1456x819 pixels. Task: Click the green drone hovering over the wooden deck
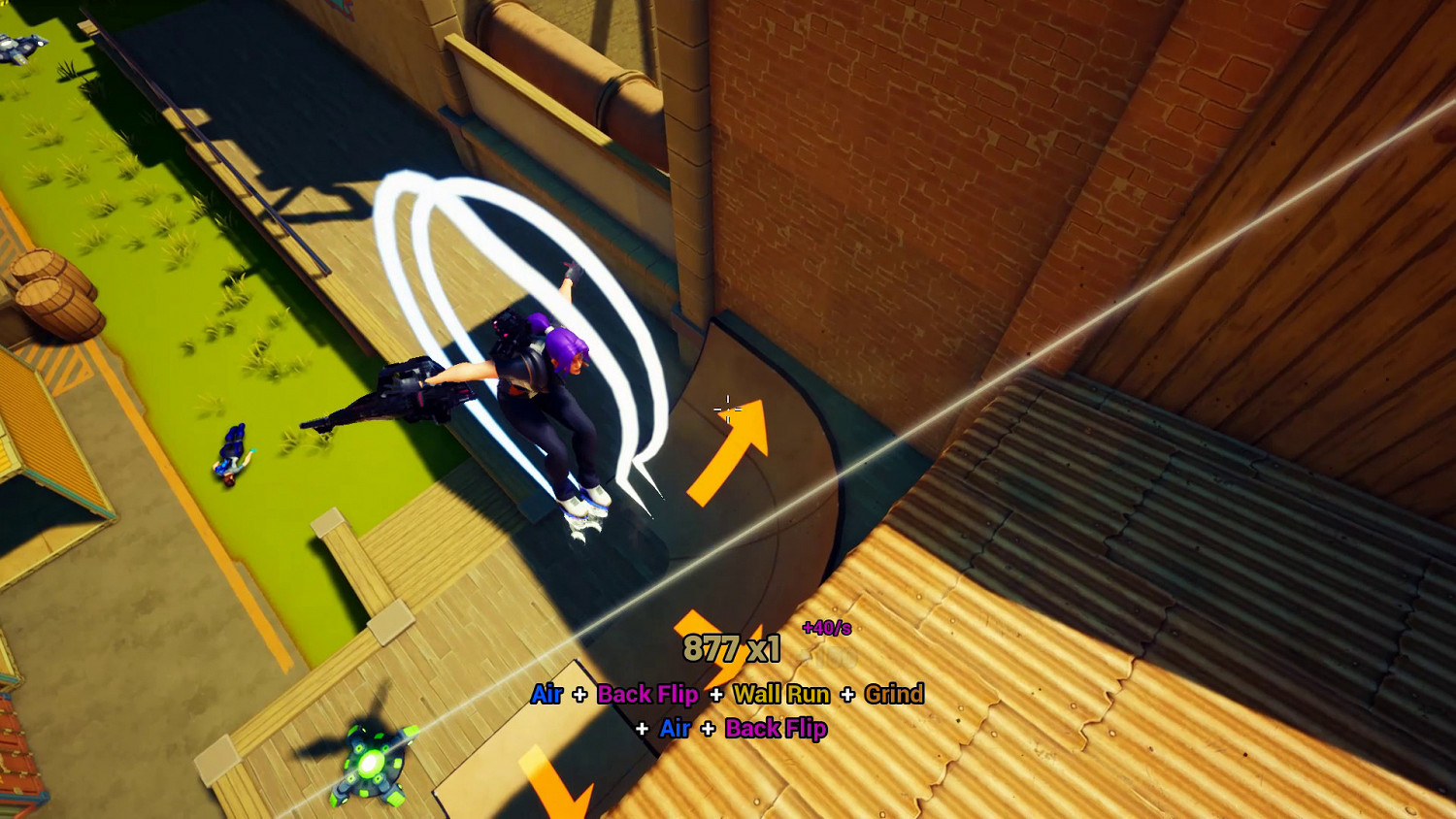372,765
